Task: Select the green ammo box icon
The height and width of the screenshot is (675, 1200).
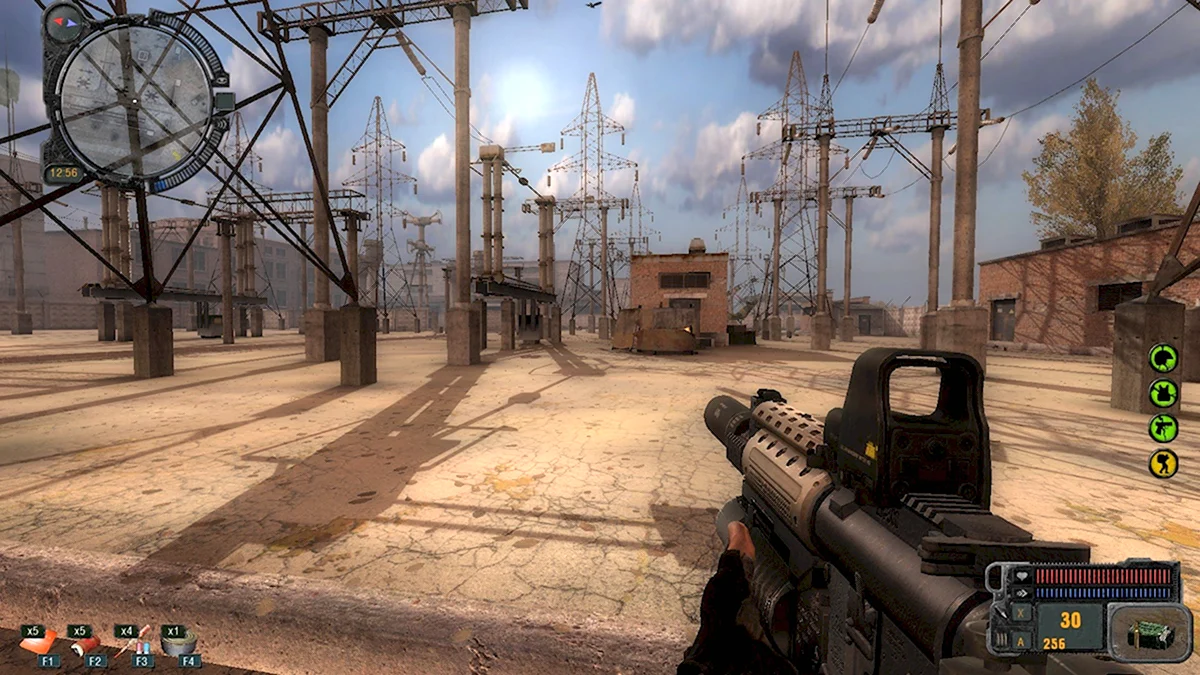Action: (x=1147, y=633)
